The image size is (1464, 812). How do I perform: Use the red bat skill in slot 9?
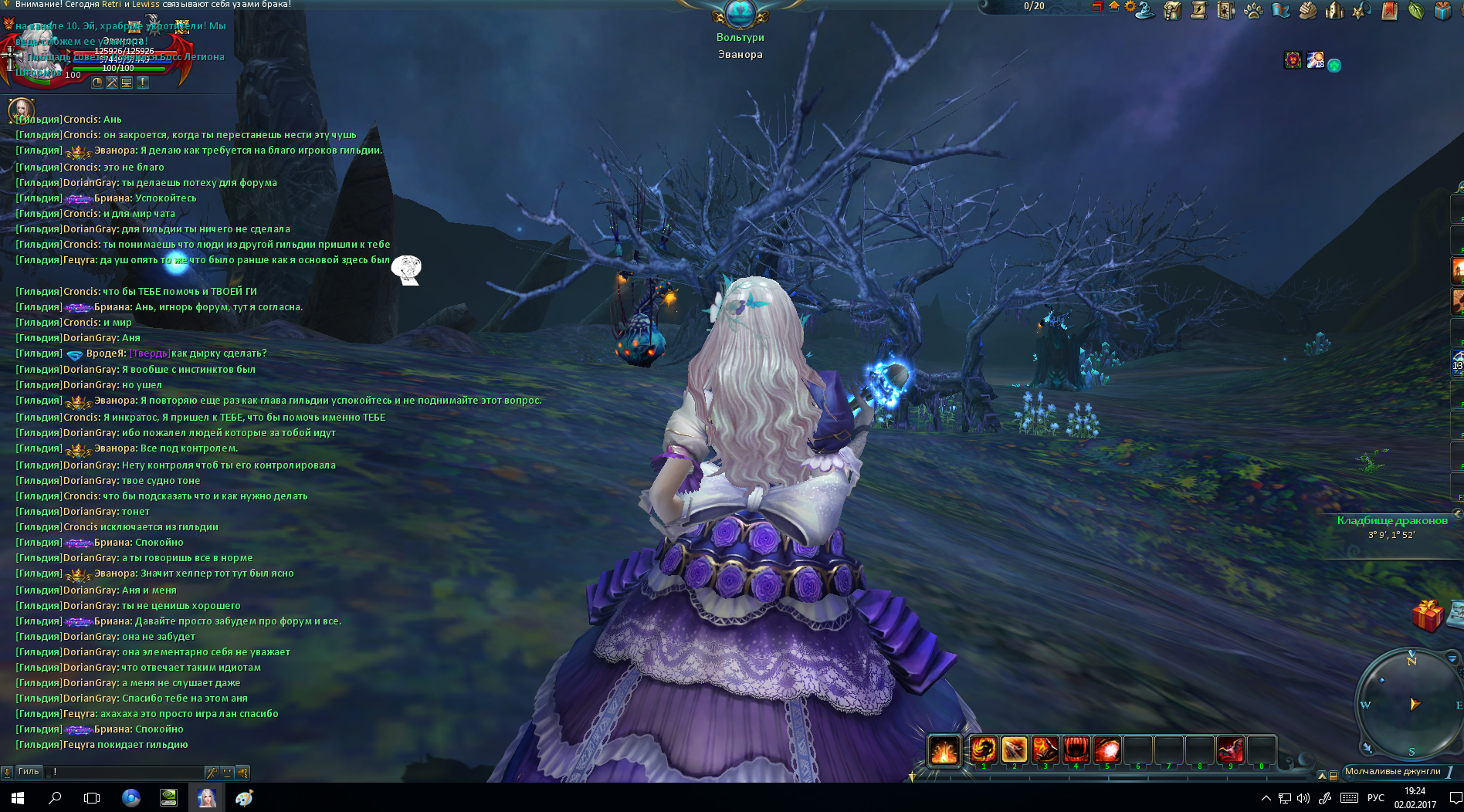click(1231, 749)
